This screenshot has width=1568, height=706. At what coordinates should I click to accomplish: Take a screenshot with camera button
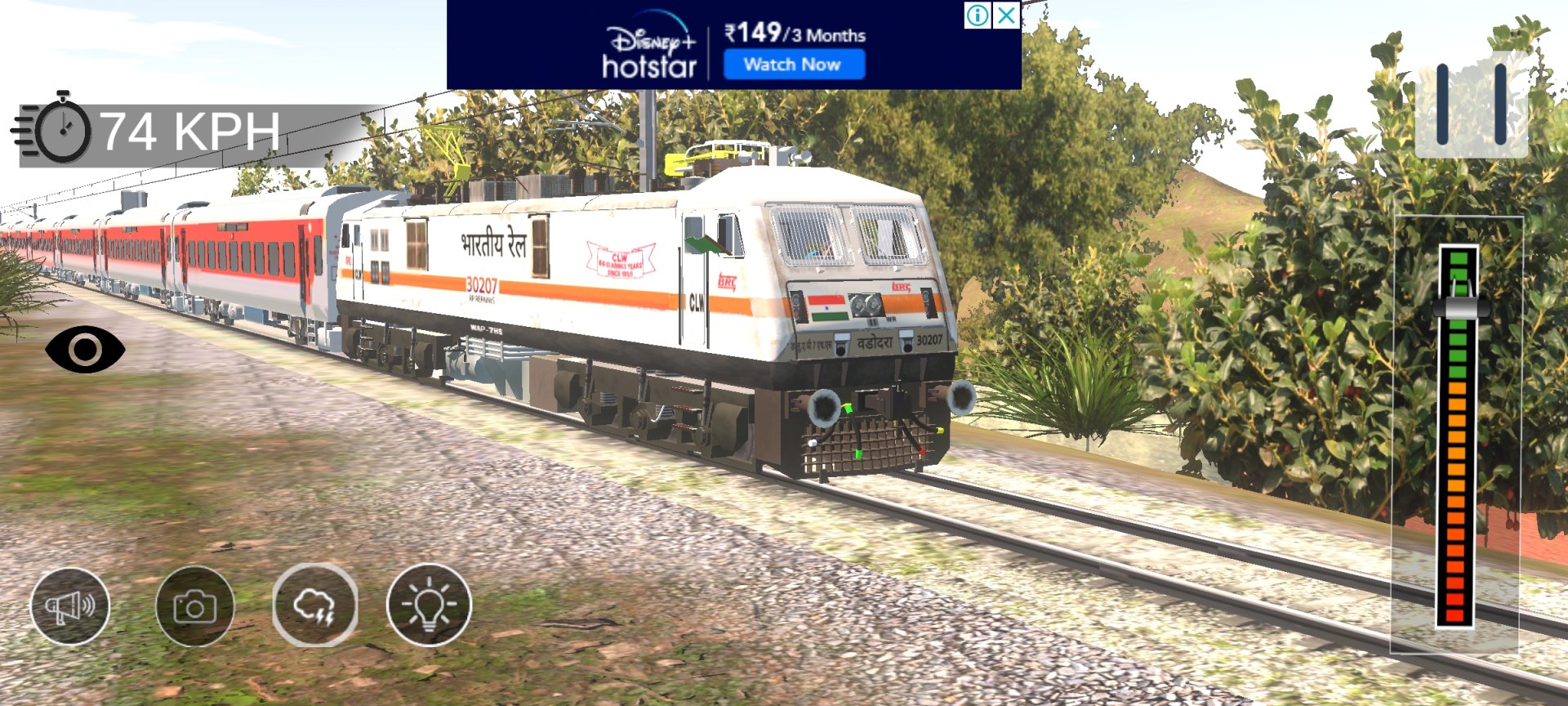click(x=195, y=606)
